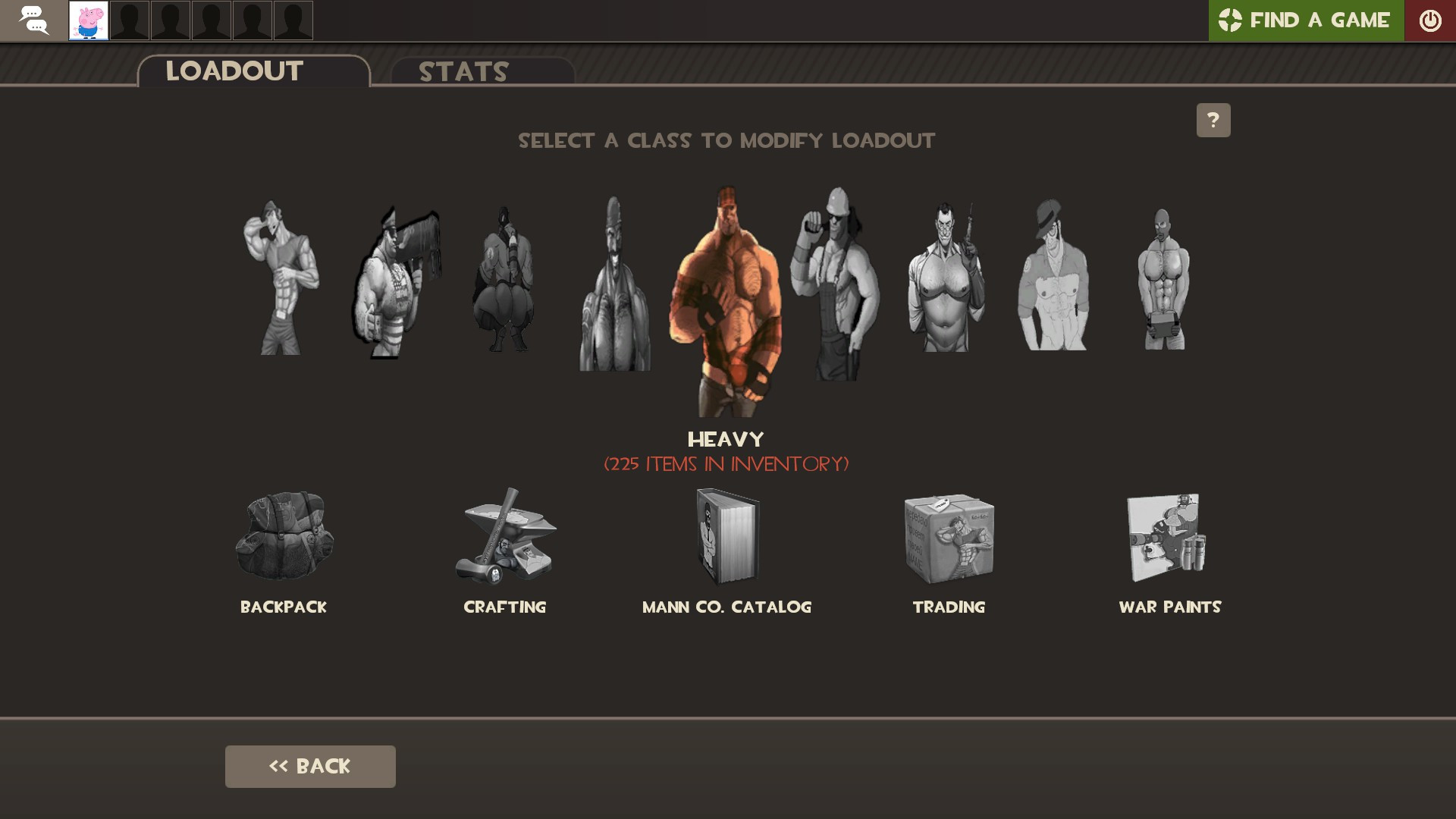
Task: Open the chat window icon
Action: click(33, 20)
